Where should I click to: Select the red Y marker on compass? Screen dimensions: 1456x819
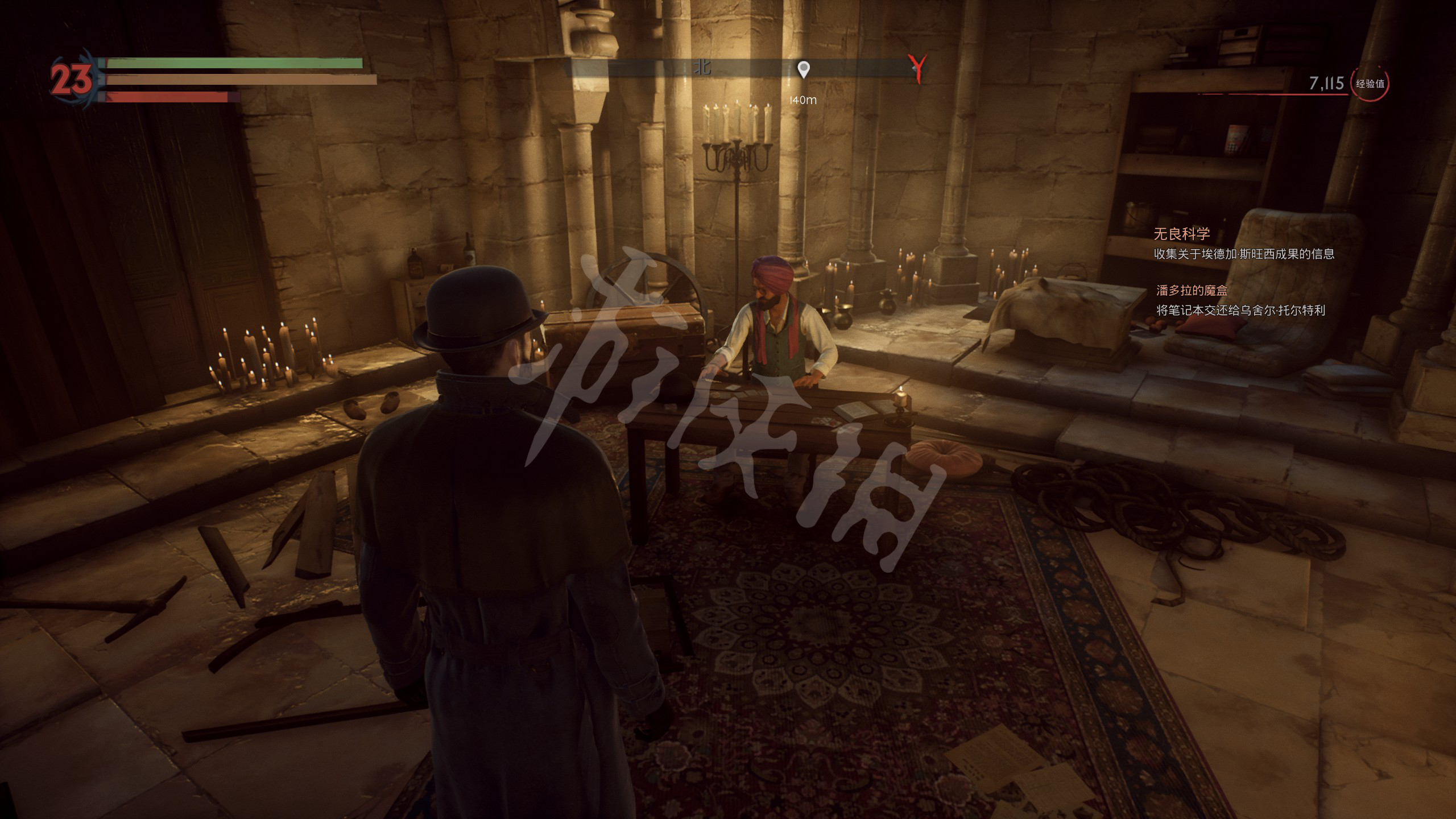click(x=917, y=68)
